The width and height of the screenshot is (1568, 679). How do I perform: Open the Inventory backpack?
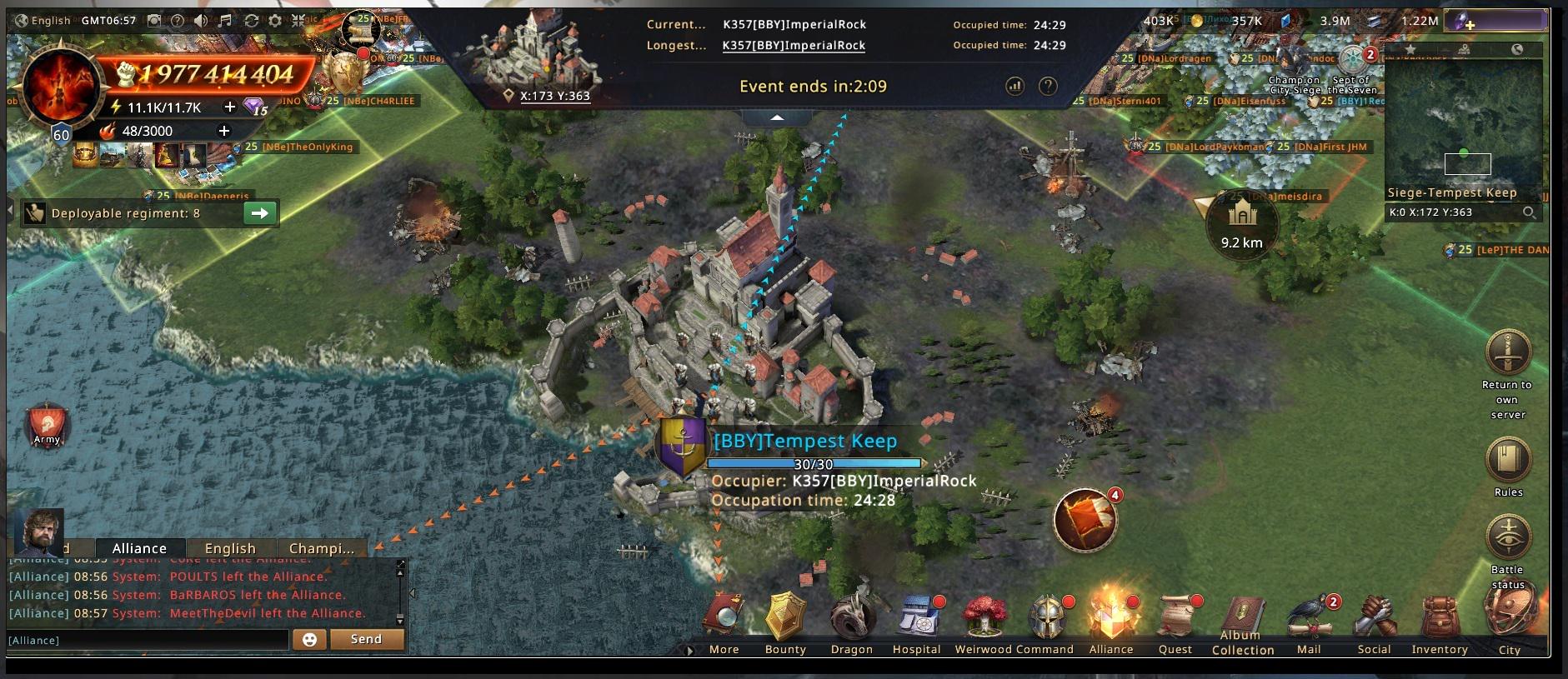click(x=1439, y=621)
